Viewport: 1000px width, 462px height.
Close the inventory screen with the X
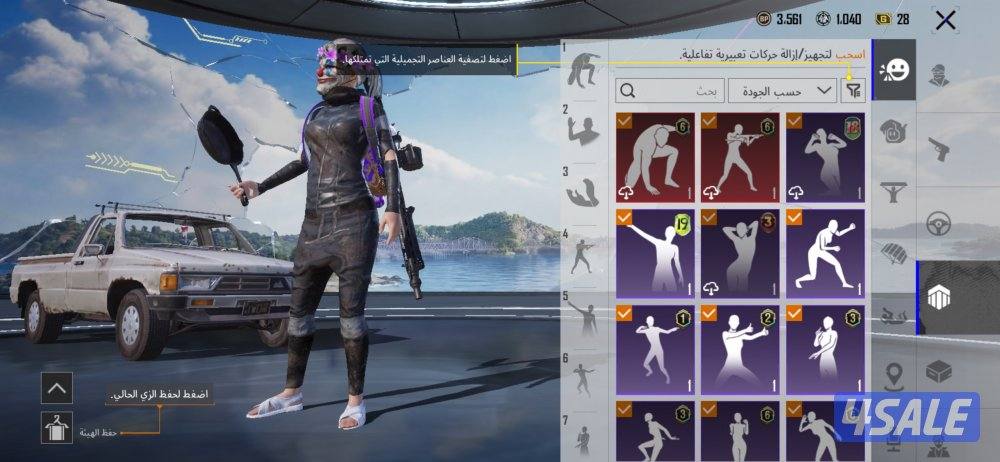944,19
